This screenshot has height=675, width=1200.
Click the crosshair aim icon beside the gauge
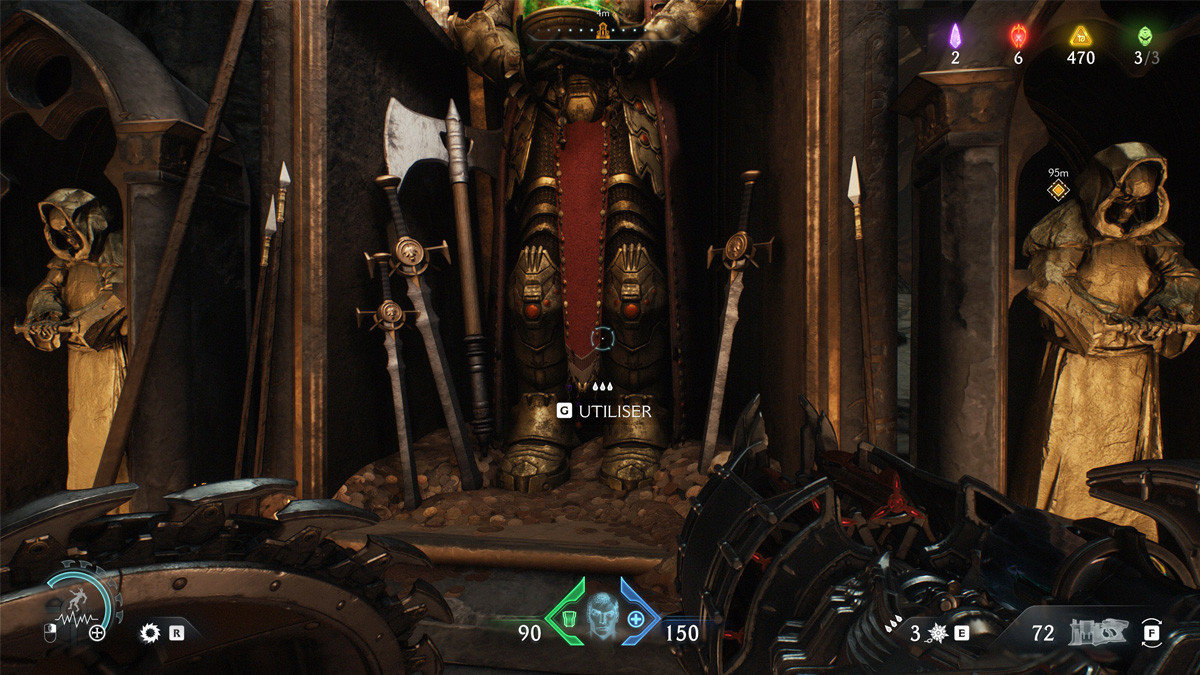tap(97, 632)
